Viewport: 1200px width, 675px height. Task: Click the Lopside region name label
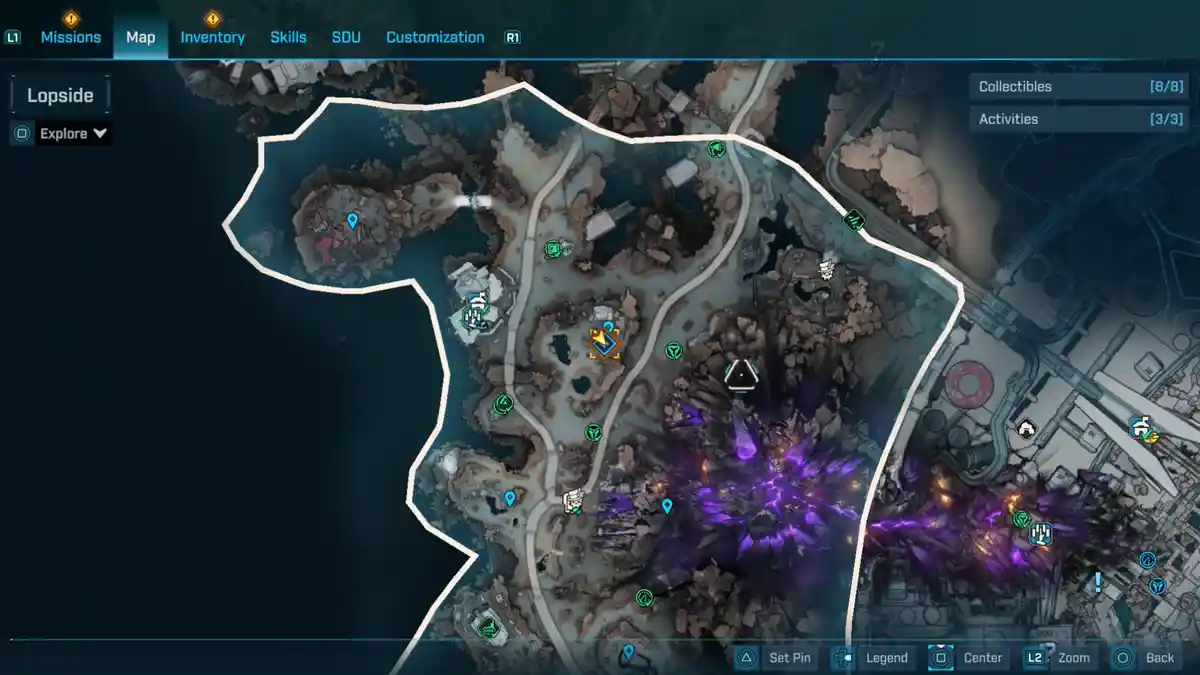pyautogui.click(x=60, y=96)
